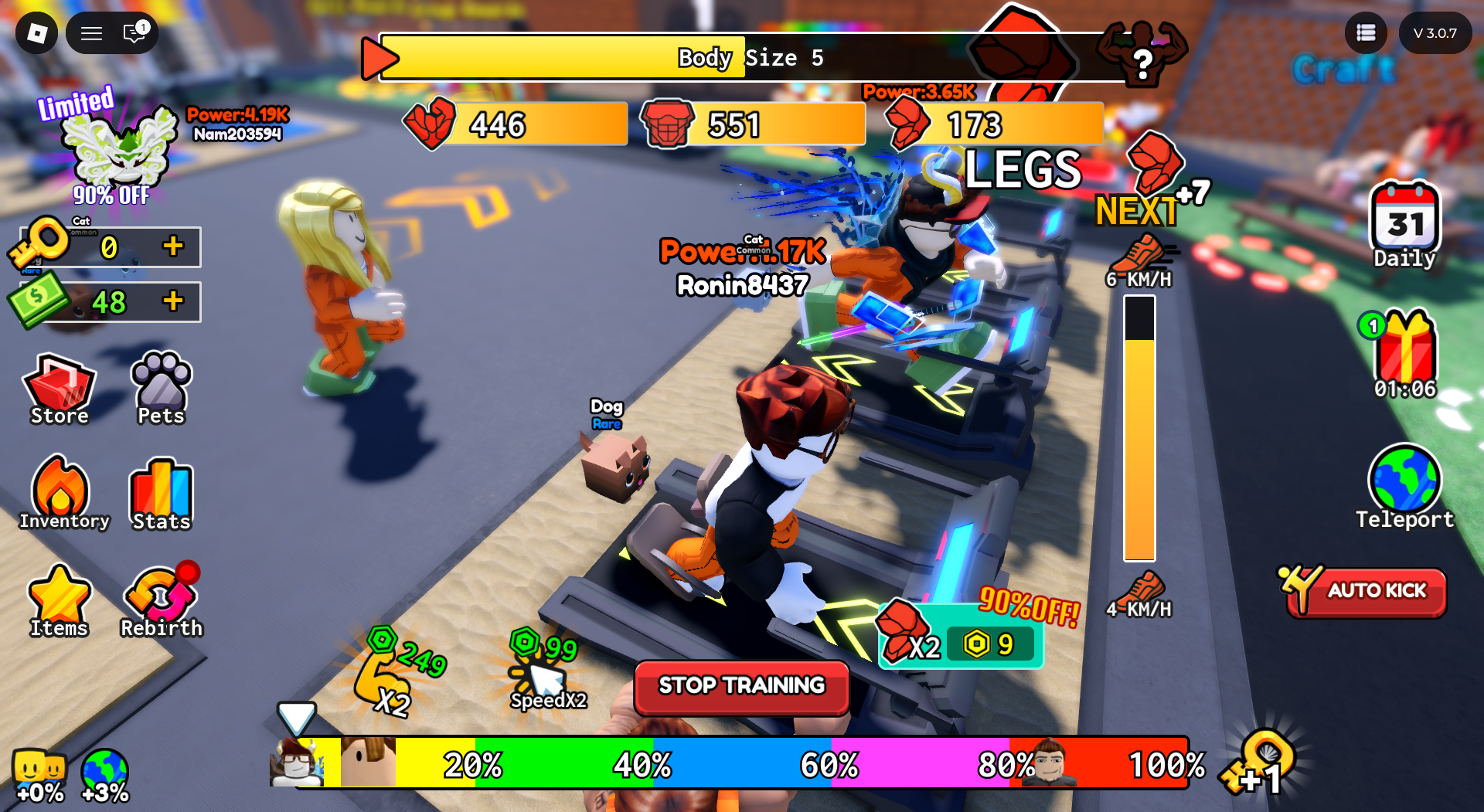The height and width of the screenshot is (812, 1484).
Task: Buy the X2 power boost for 249
Action: [394, 674]
